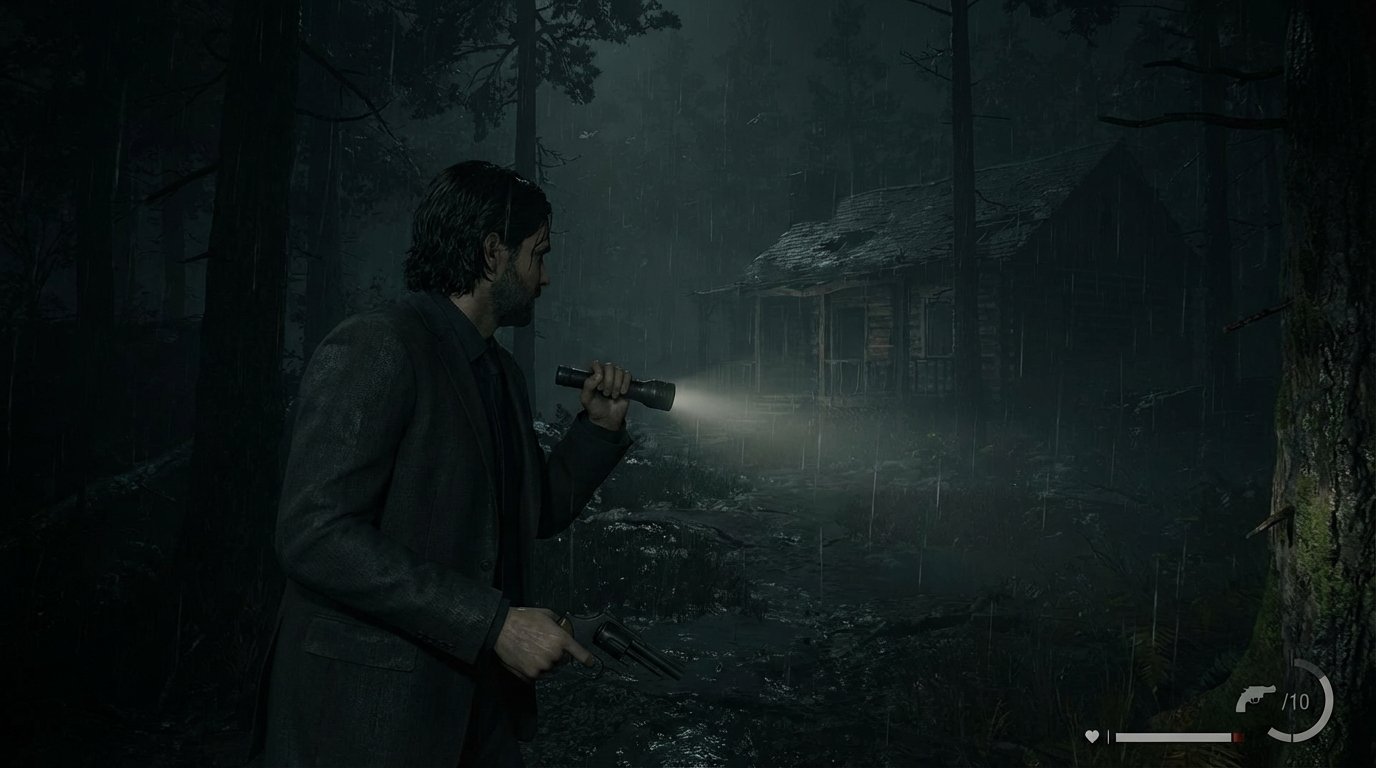Screen dimensions: 1376x768
Task: Click the vertical divider beside the heart icon
Action: tap(1108, 736)
